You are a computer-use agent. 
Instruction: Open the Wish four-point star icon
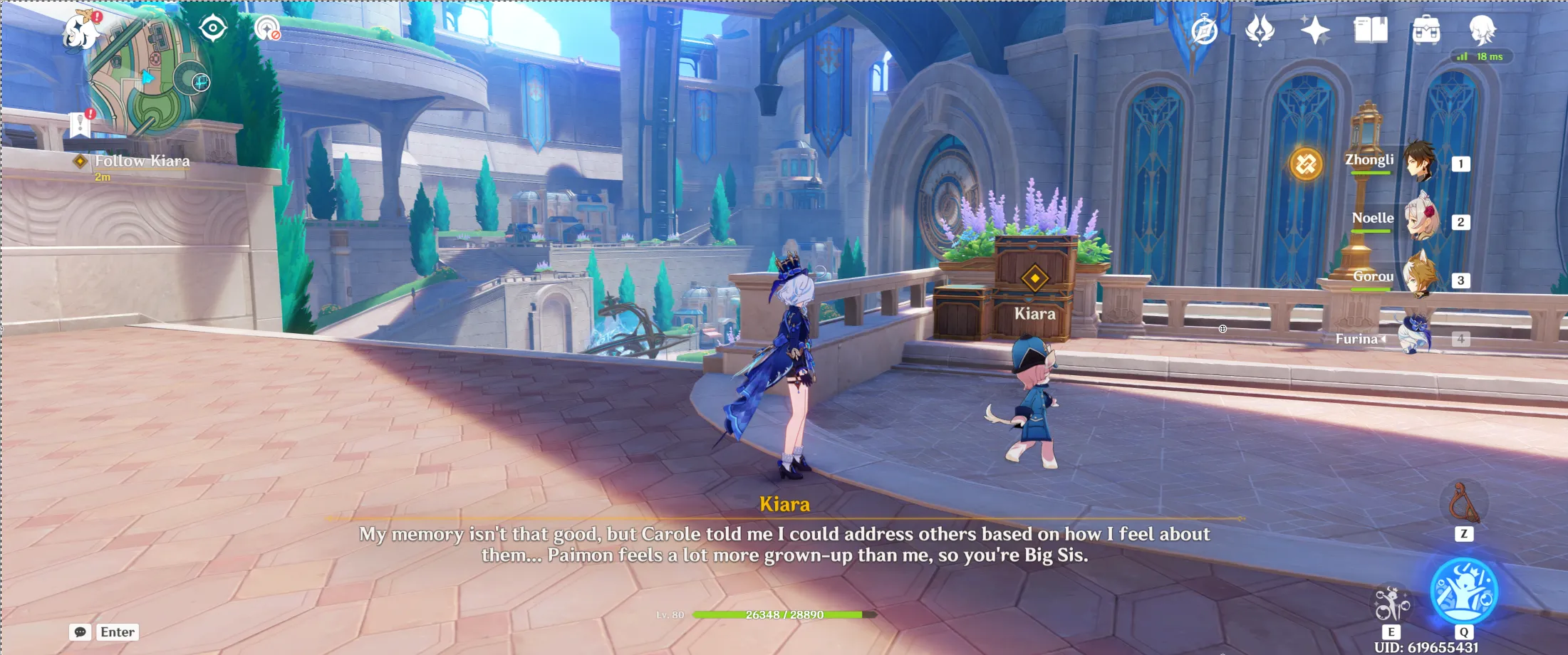click(1314, 31)
